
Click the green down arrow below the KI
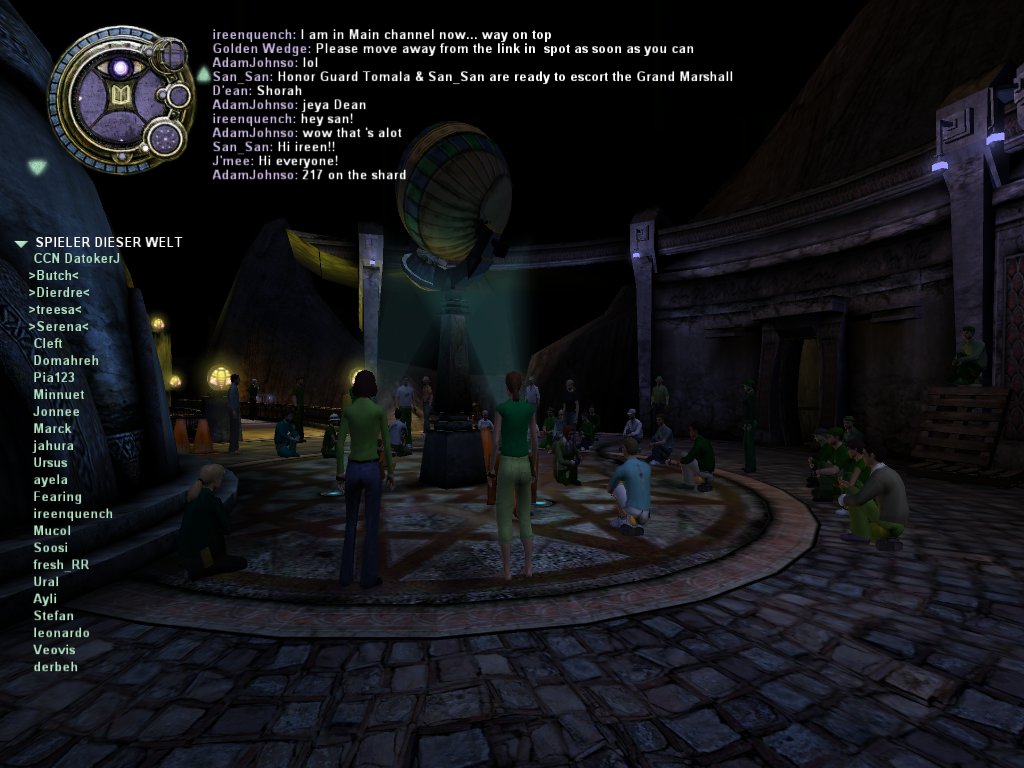[37, 167]
